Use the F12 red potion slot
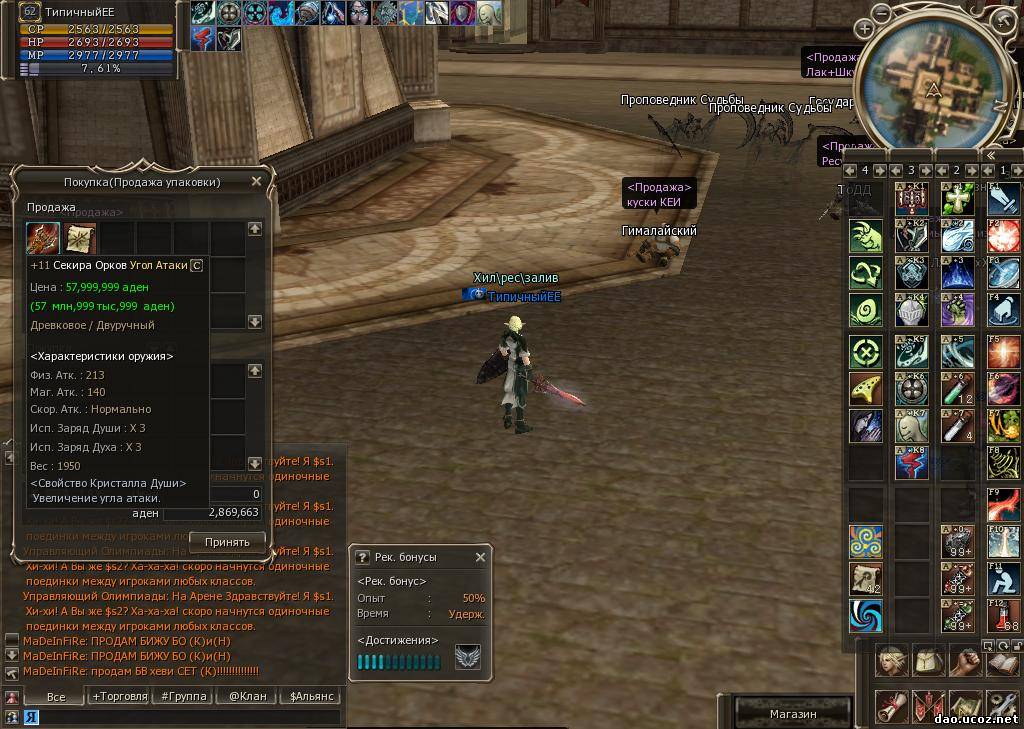 point(1004,617)
